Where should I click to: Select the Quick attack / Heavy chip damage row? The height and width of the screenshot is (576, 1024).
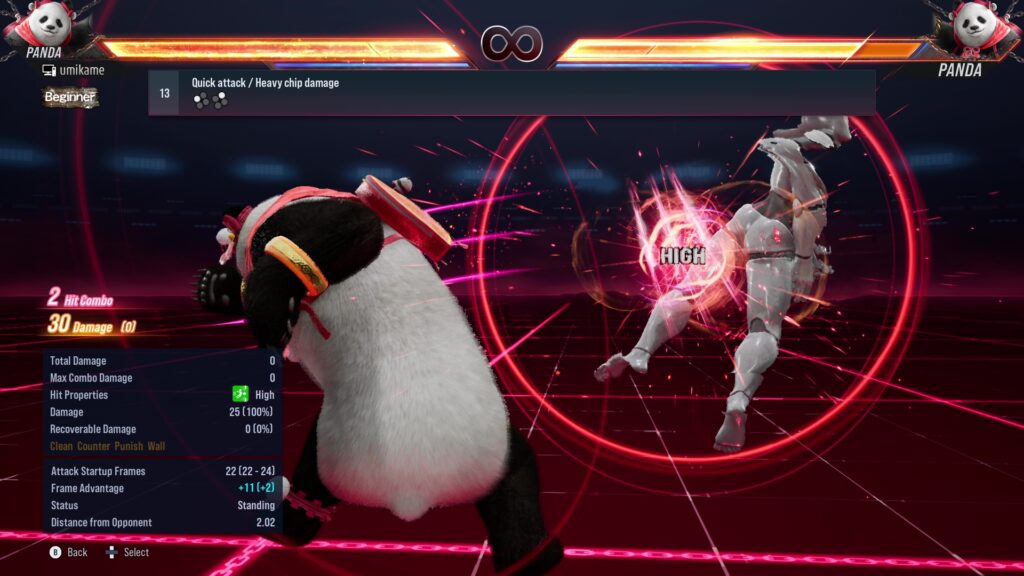click(511, 92)
